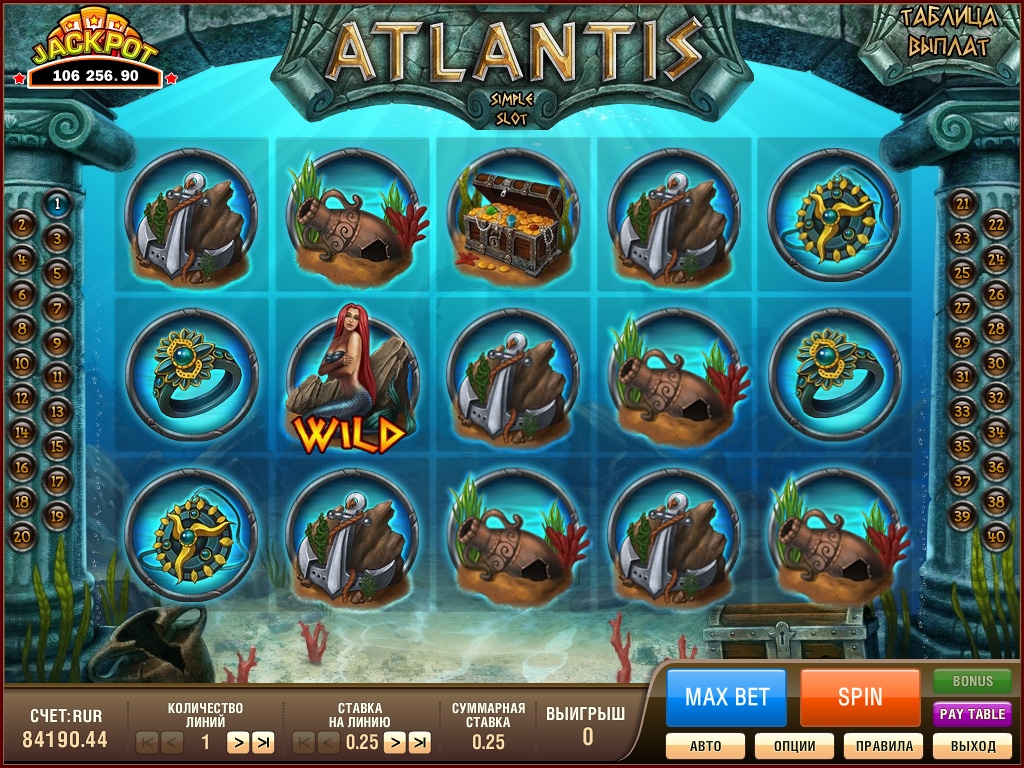This screenshot has height=768, width=1024.
Task: Increase number of lines by one
Action: (x=237, y=742)
